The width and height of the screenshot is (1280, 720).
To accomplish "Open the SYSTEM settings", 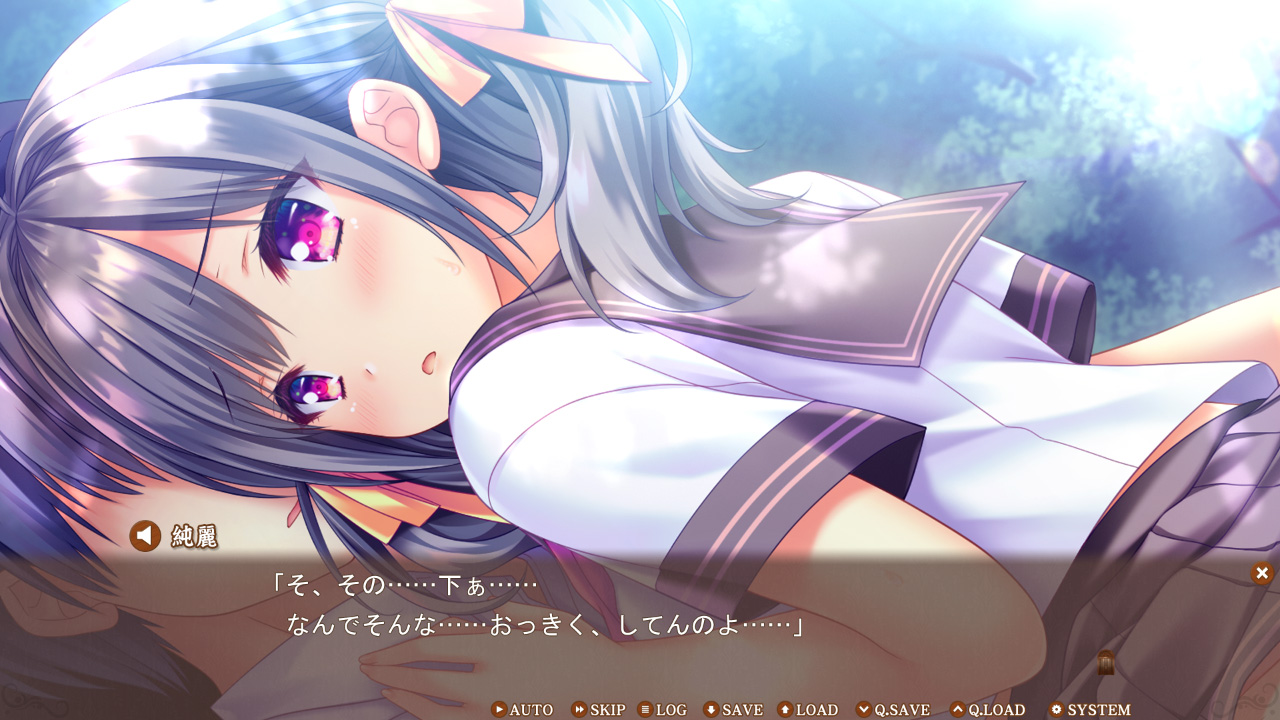I will (x=1089, y=710).
